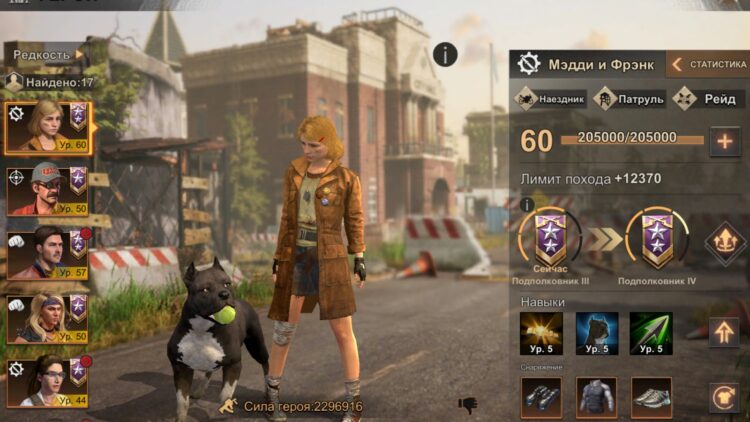Switch to the Наездник tab
This screenshot has width=750, height=422.
[x=551, y=99]
